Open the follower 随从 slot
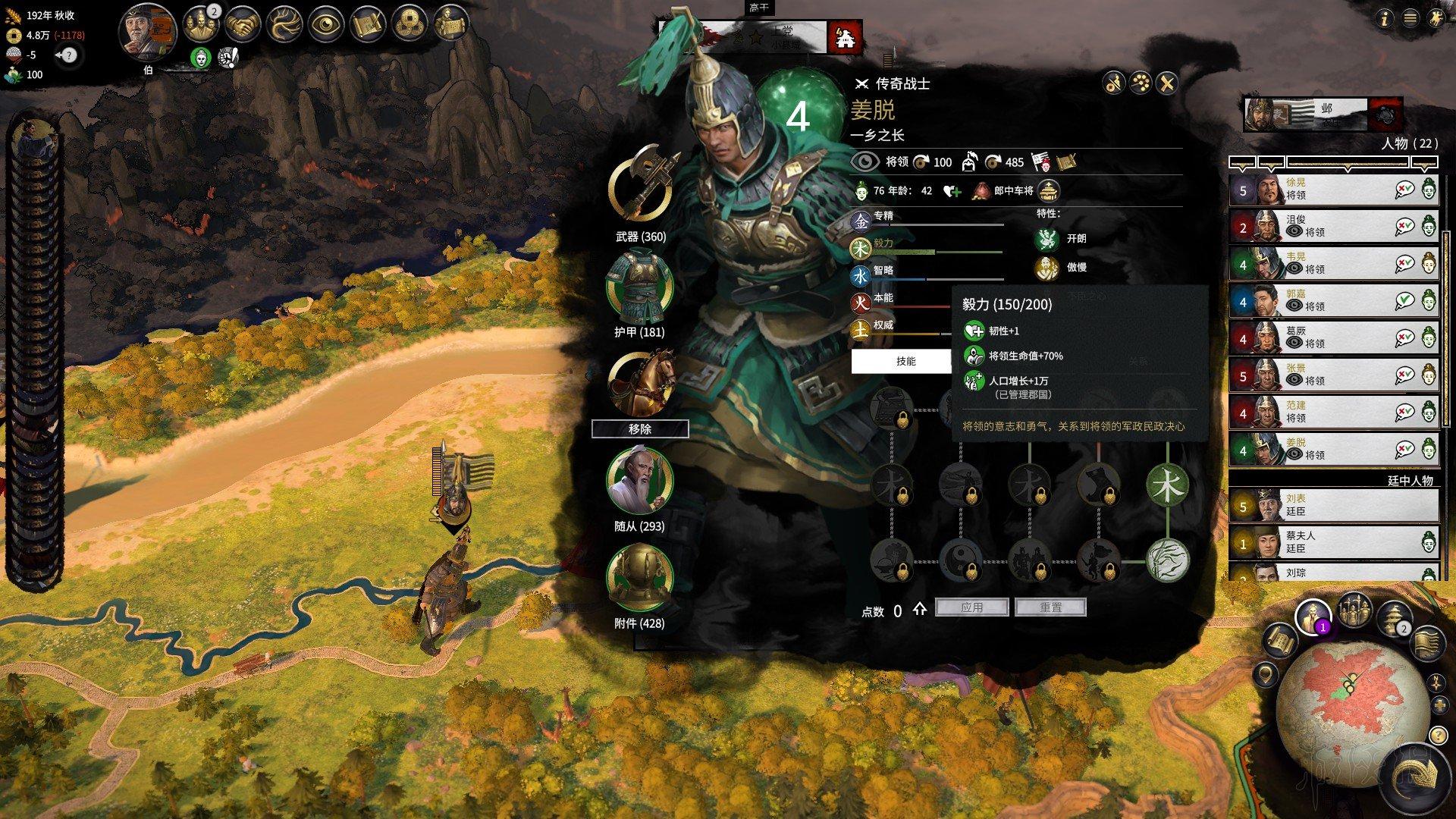Viewport: 1456px width, 819px height. point(639,480)
